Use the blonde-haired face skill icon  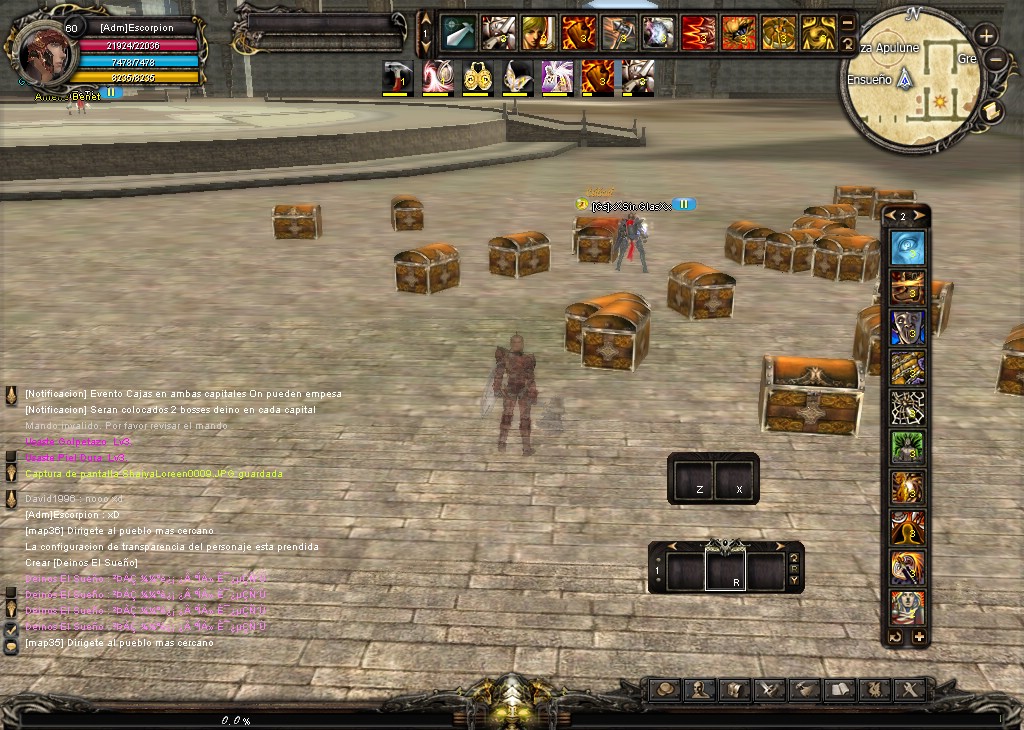pos(538,33)
